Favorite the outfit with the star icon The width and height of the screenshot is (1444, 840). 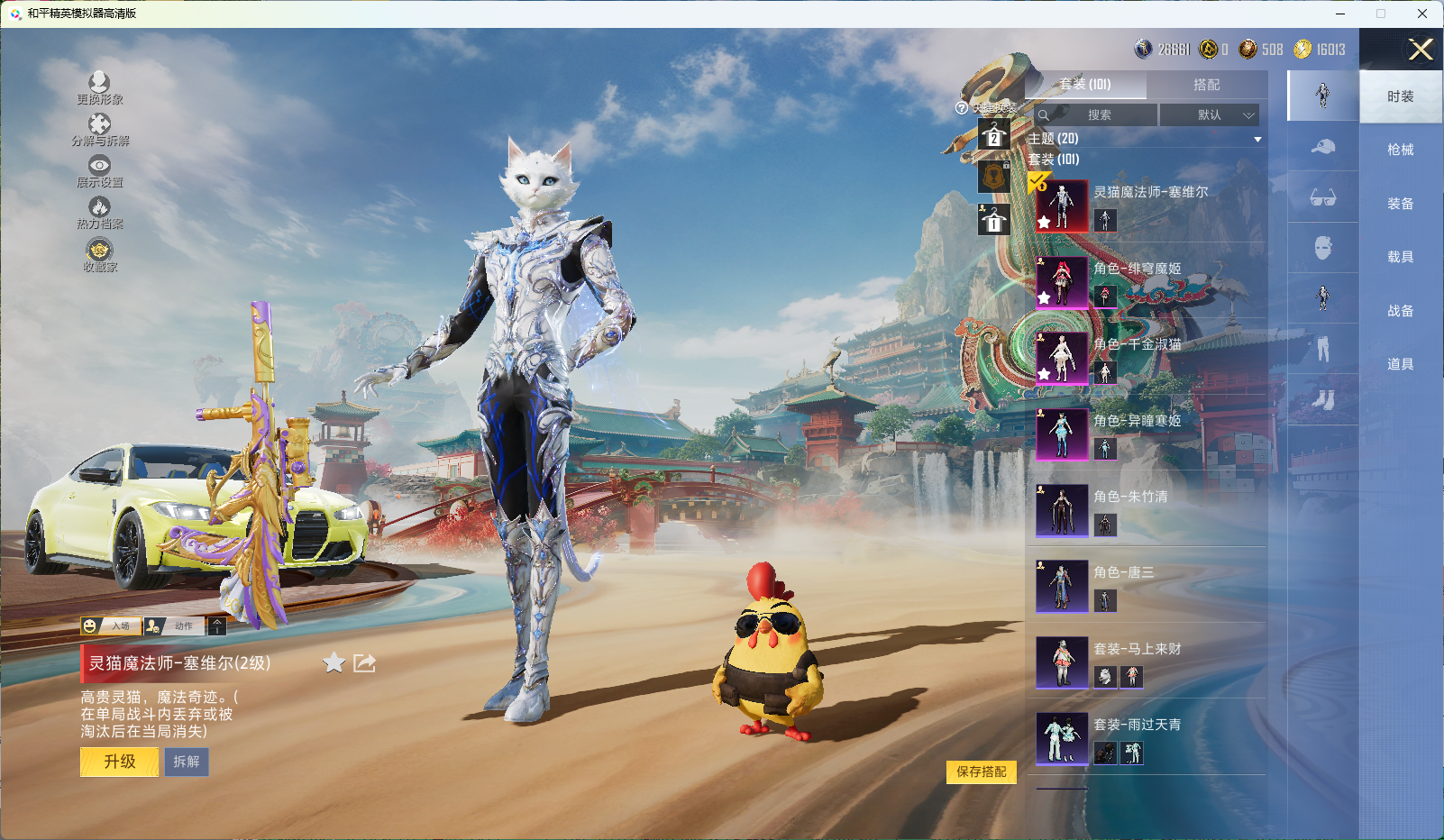(x=334, y=663)
